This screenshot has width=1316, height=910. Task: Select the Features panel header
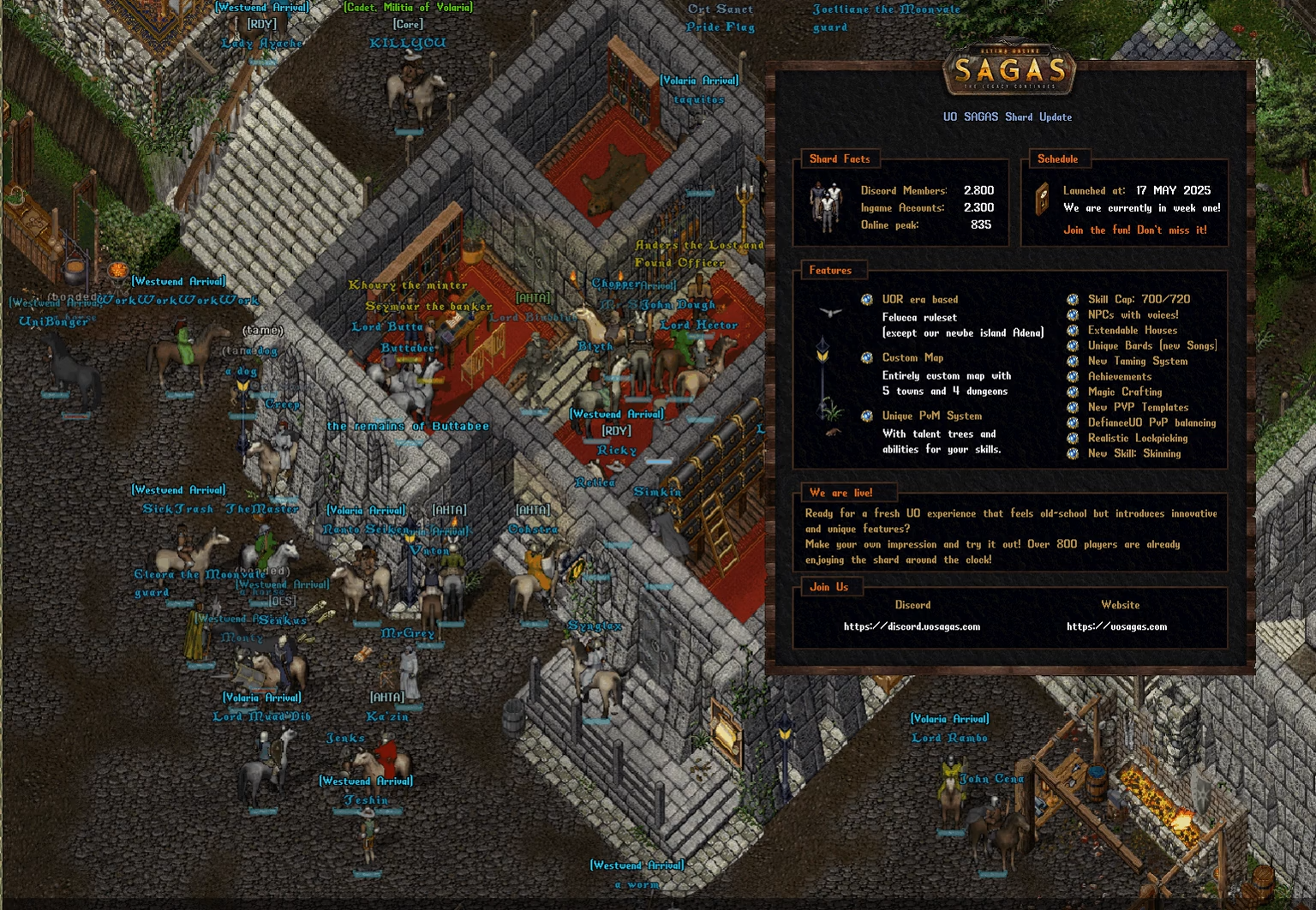point(832,270)
